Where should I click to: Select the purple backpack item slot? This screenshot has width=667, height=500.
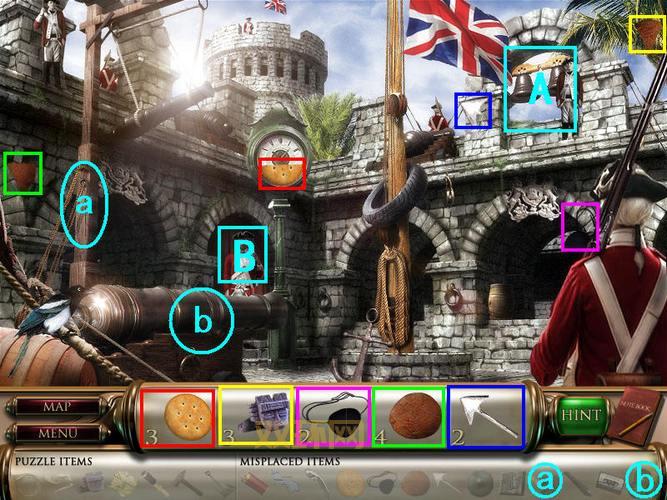click(256, 417)
